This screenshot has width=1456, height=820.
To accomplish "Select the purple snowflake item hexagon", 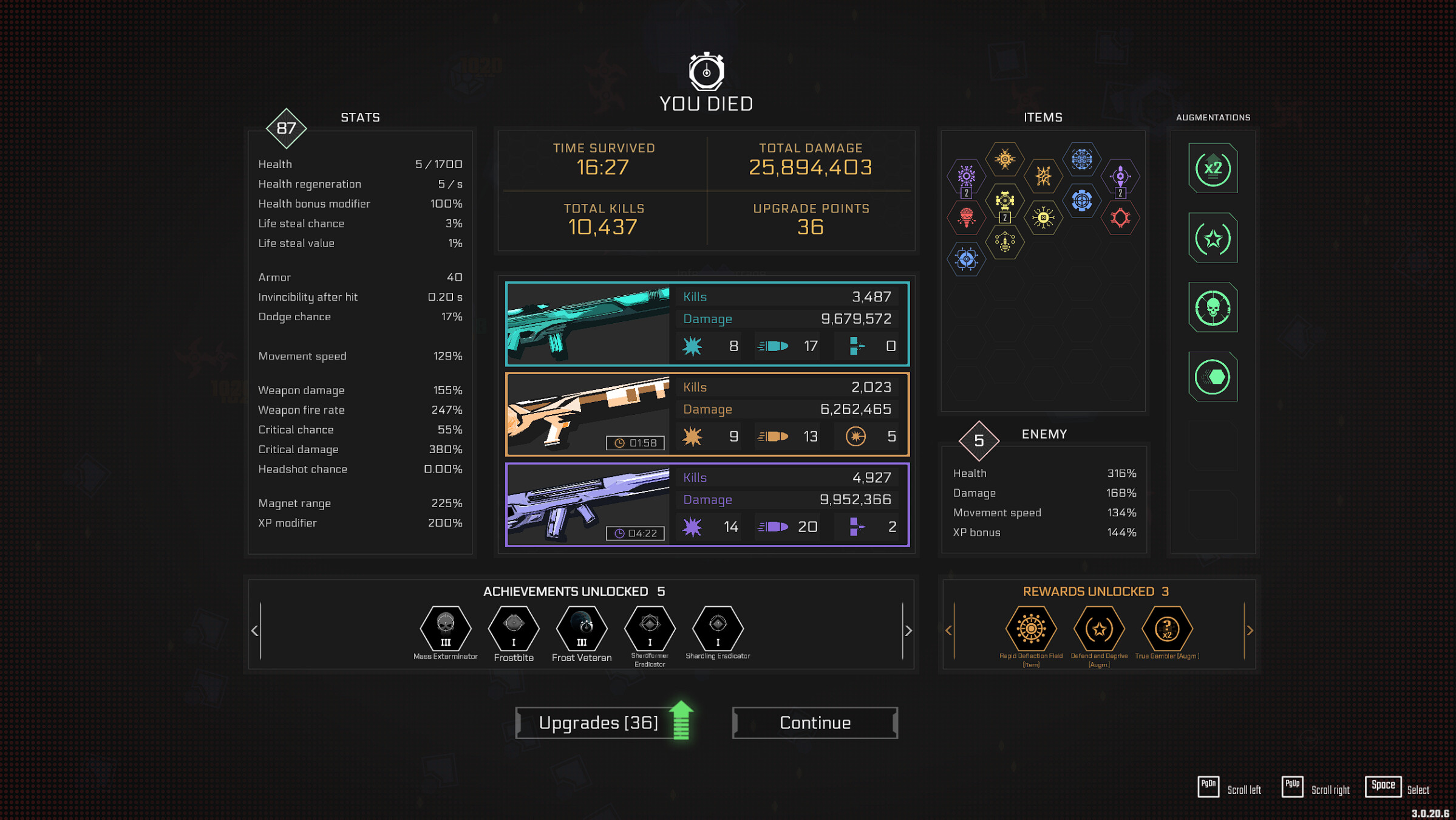I will click(x=965, y=176).
